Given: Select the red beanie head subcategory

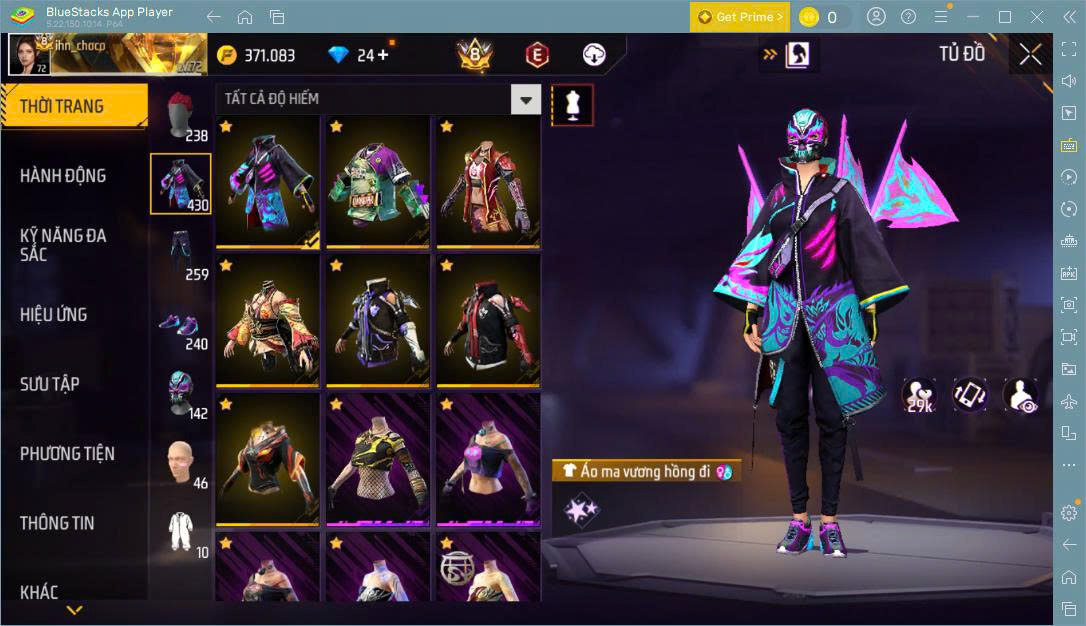Looking at the screenshot, I should click(180, 115).
